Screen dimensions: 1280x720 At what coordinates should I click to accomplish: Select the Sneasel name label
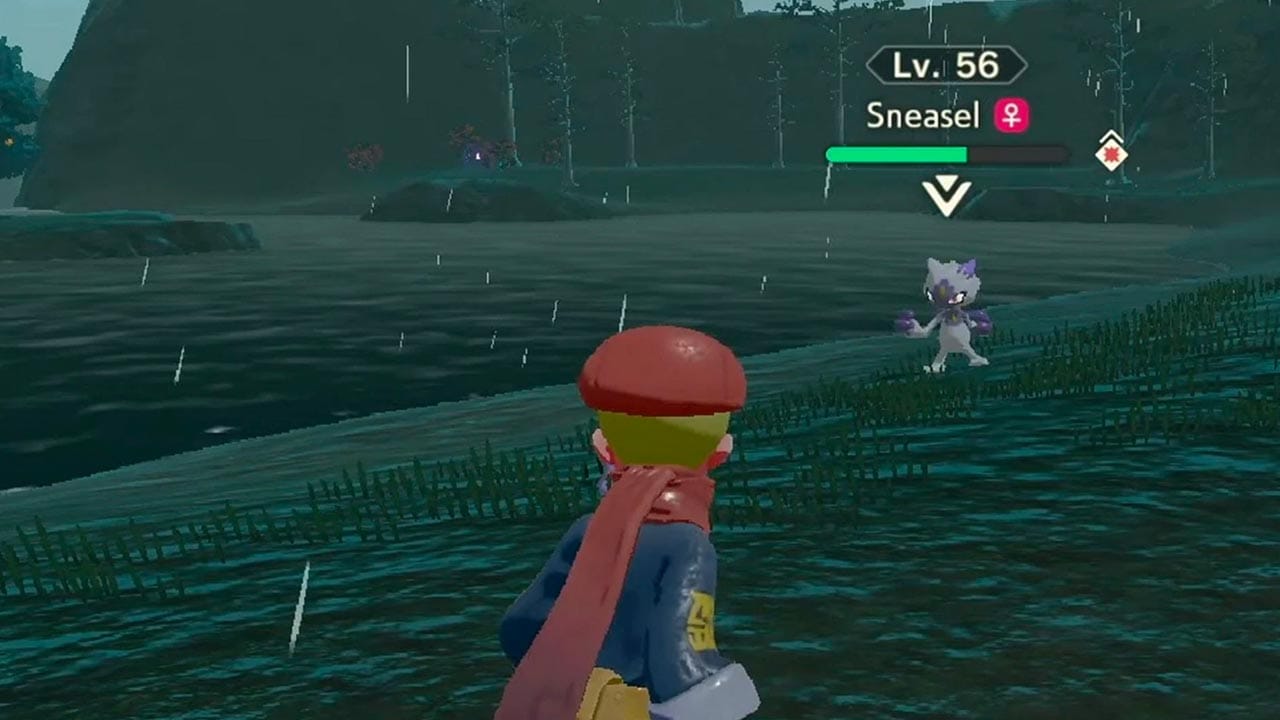[x=925, y=116]
